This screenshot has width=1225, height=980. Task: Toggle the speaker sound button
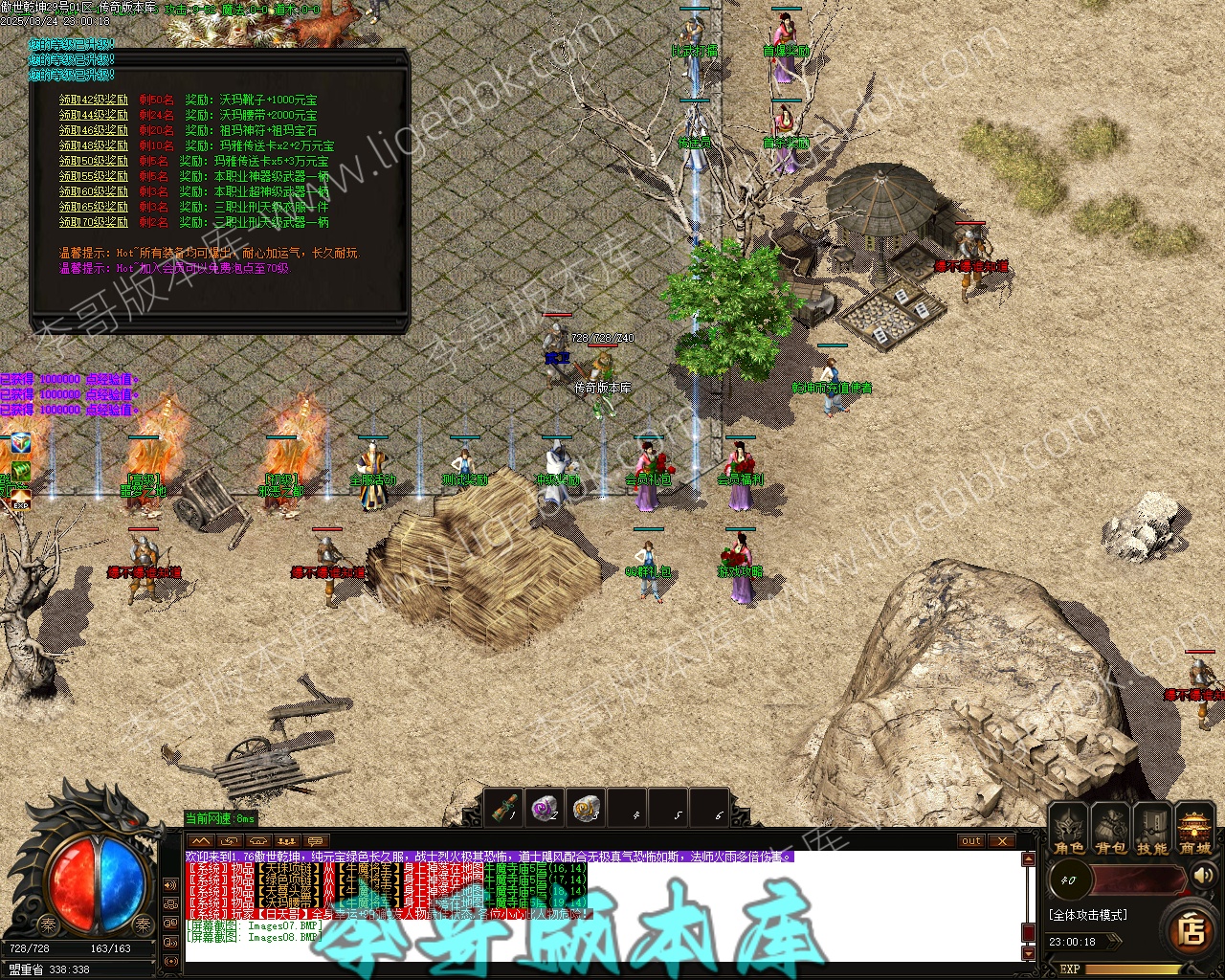pyautogui.click(x=1205, y=875)
